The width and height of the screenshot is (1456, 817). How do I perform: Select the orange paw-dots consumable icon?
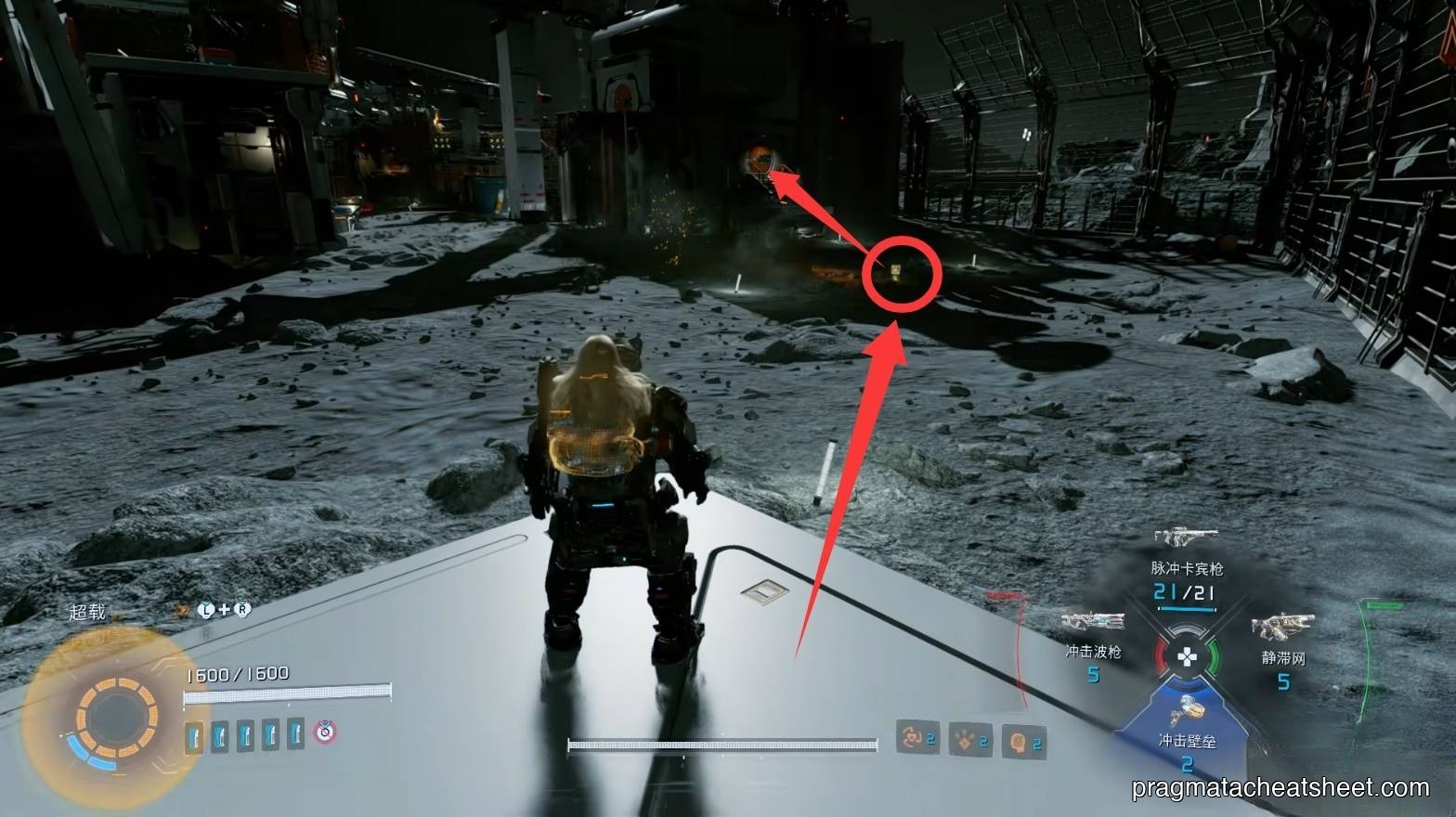pos(968,740)
